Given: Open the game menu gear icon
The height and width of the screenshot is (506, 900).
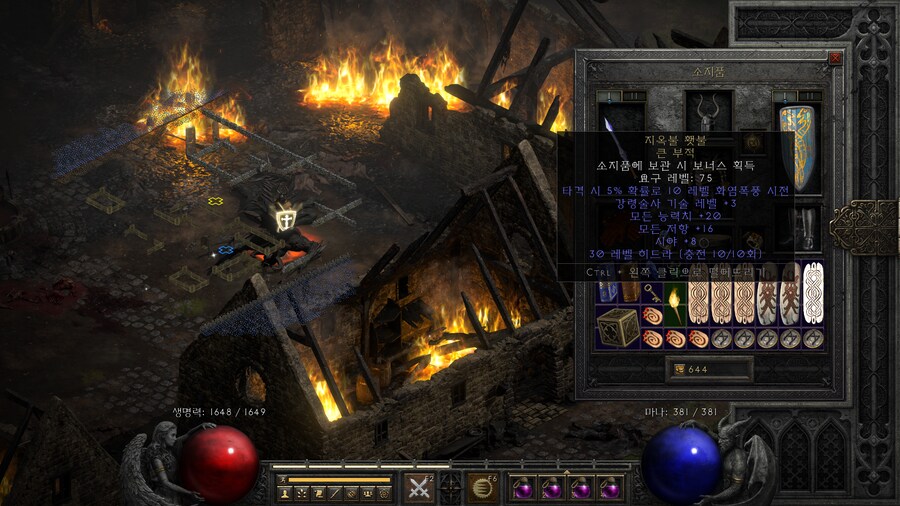Looking at the screenshot, I should (384, 493).
